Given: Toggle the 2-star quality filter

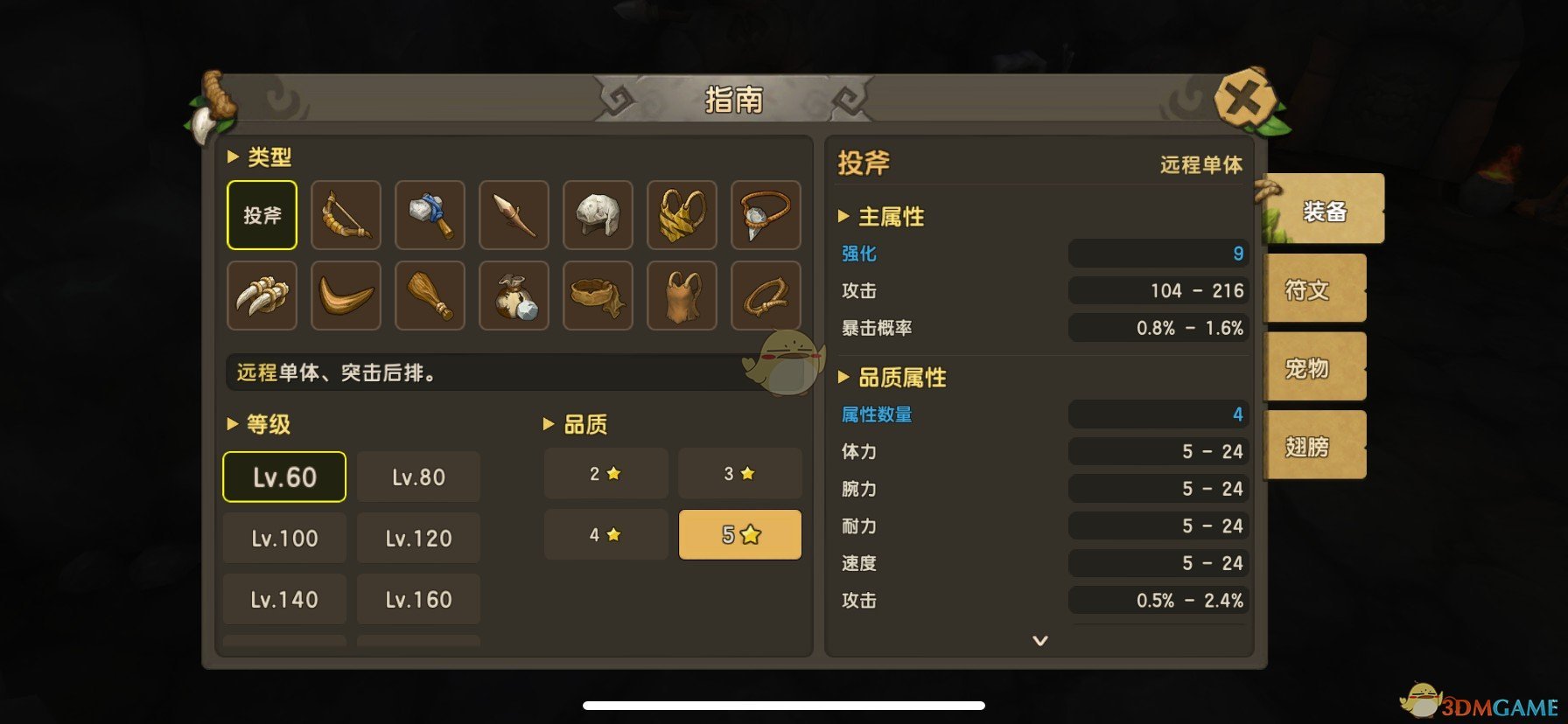Looking at the screenshot, I should (x=605, y=473).
